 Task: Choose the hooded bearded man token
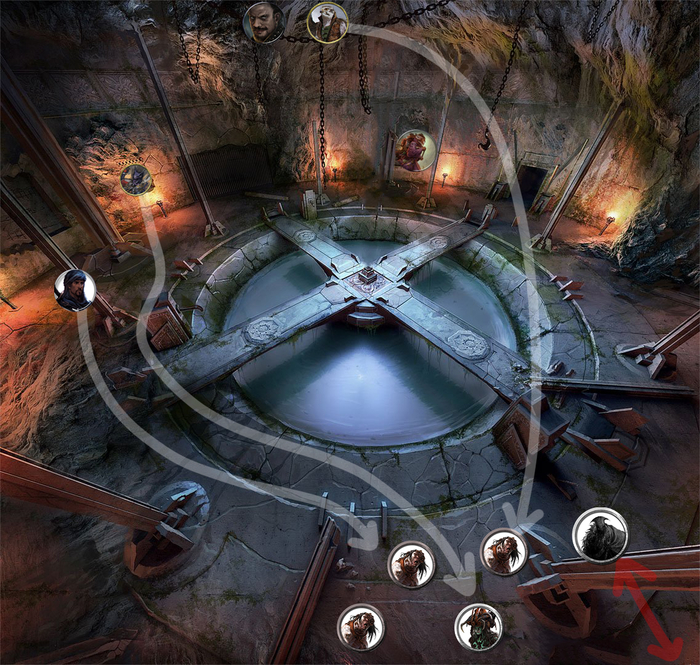[75, 290]
